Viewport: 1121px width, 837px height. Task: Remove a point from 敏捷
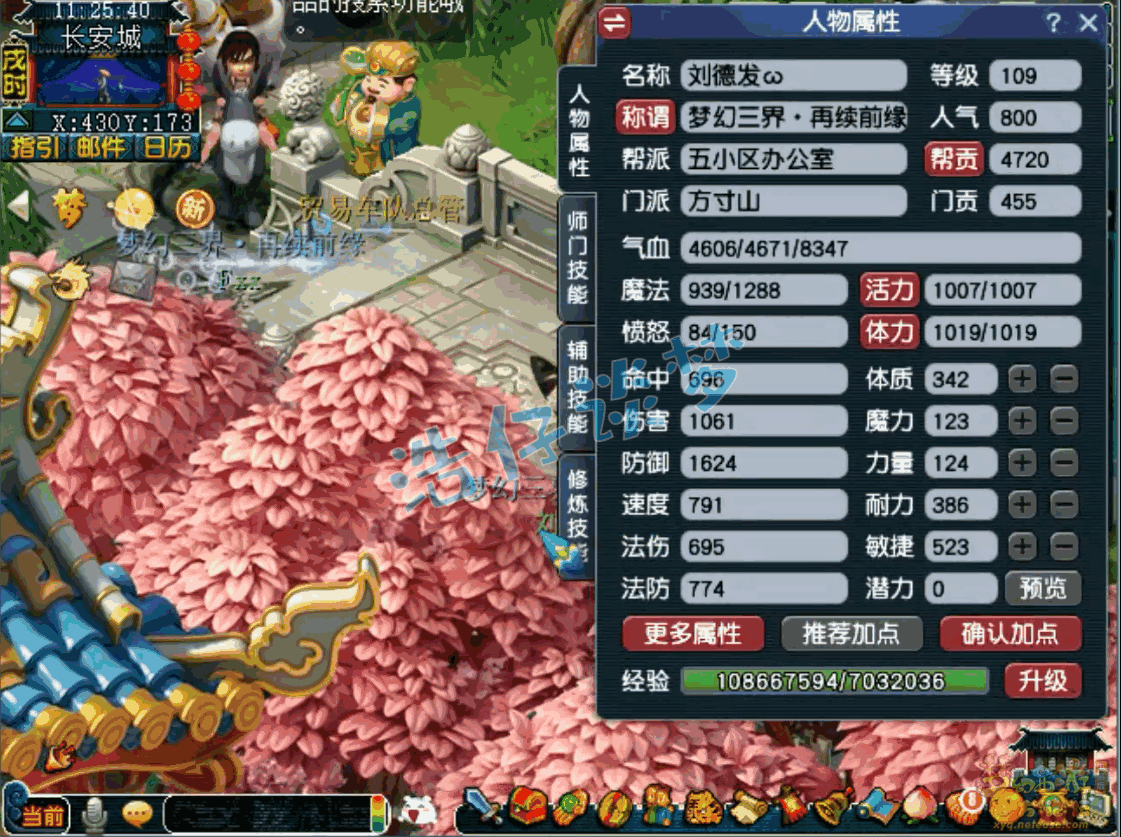[1064, 546]
